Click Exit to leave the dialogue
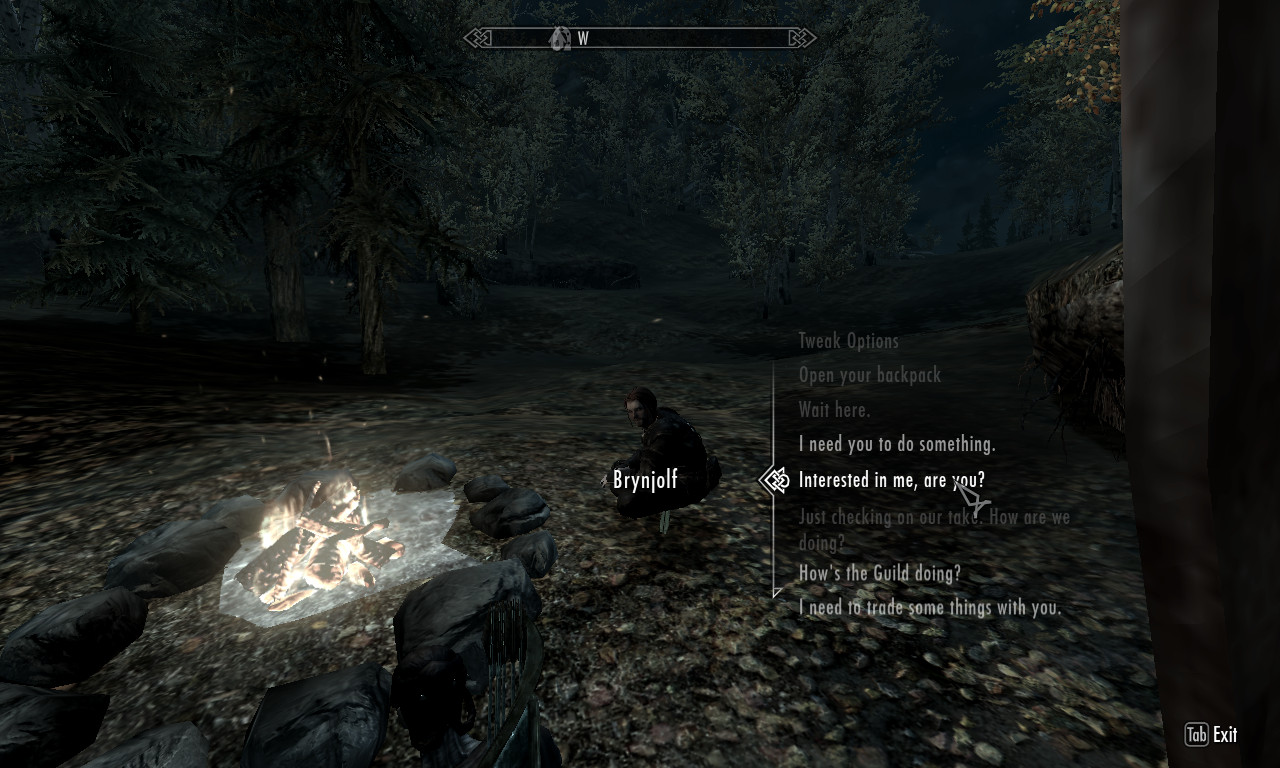 point(1212,735)
